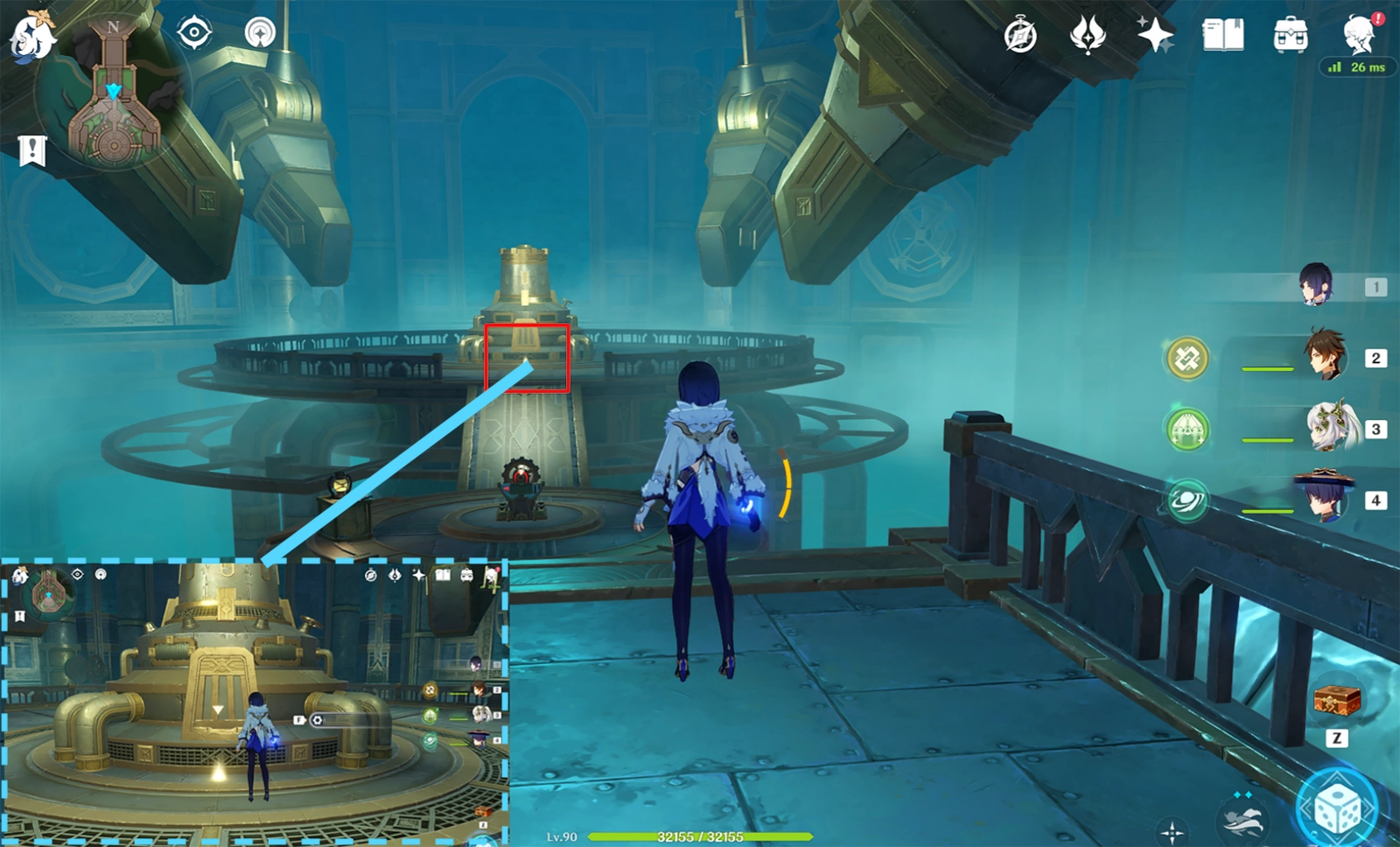Open the Adventurer Handbook book icon
The image size is (1400, 847).
coord(1224,35)
